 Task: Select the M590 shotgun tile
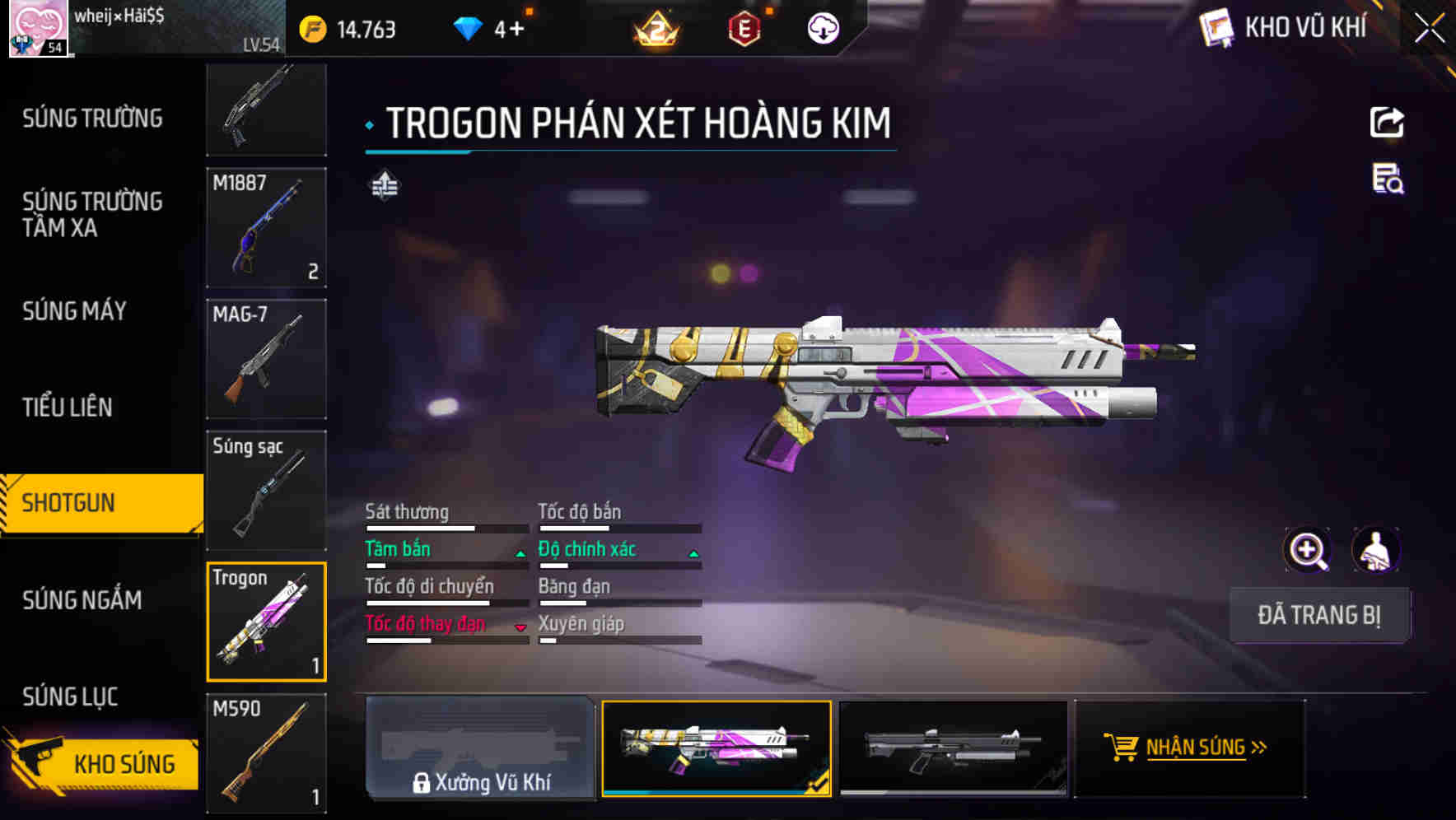[266, 753]
